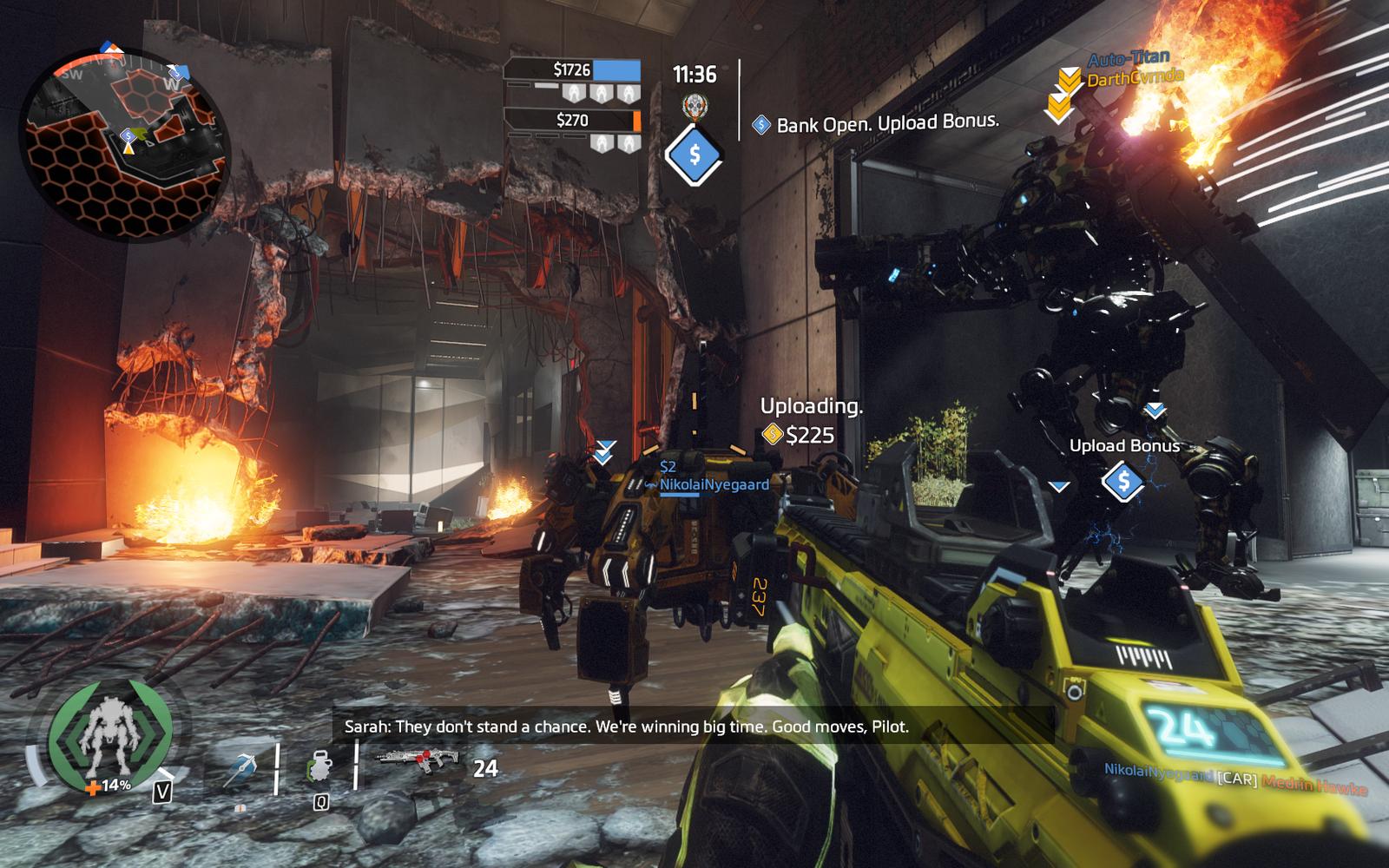
Task: Click the CAR weapon icon
Action: click(417, 761)
